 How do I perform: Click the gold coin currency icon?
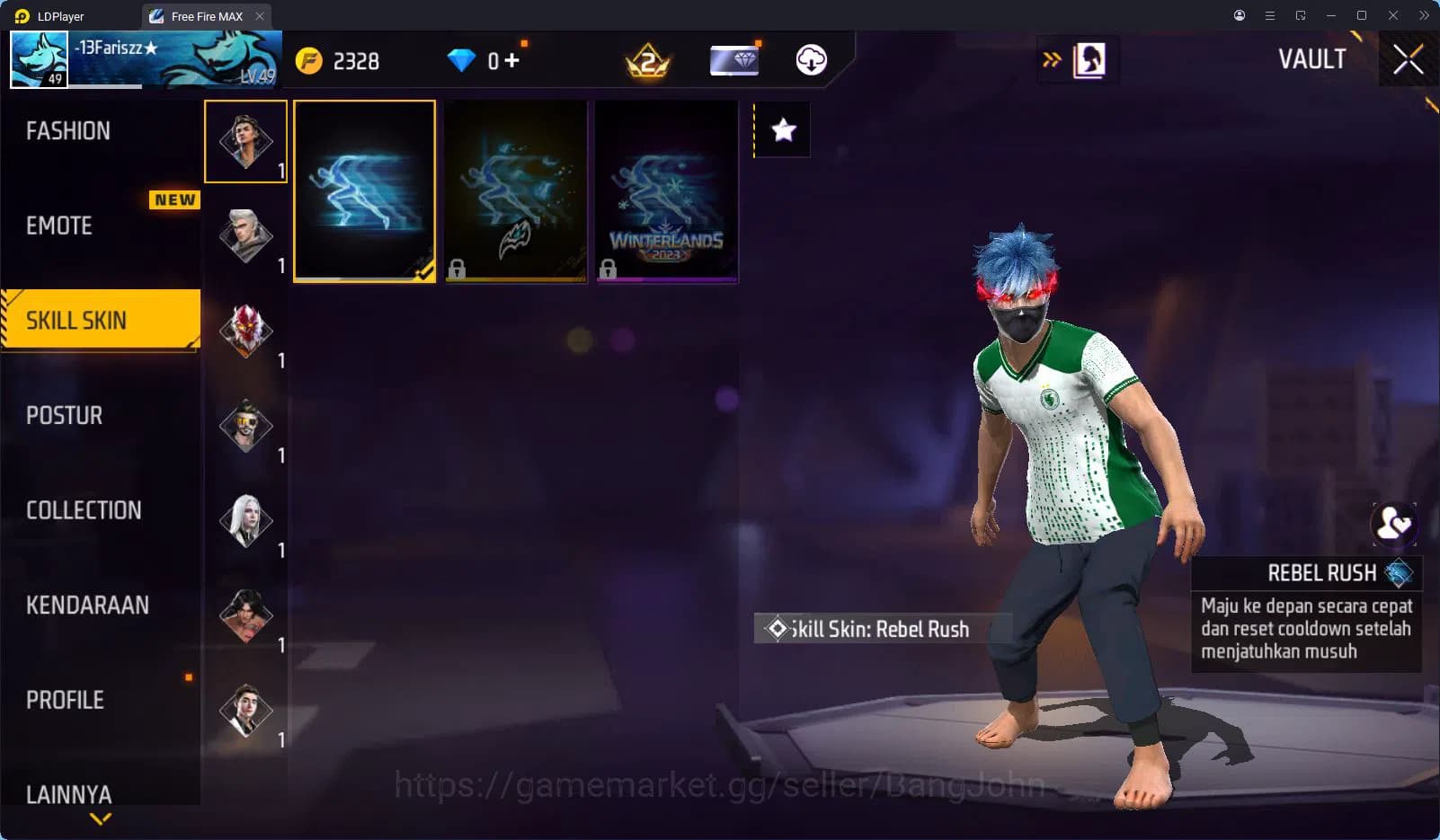click(309, 60)
